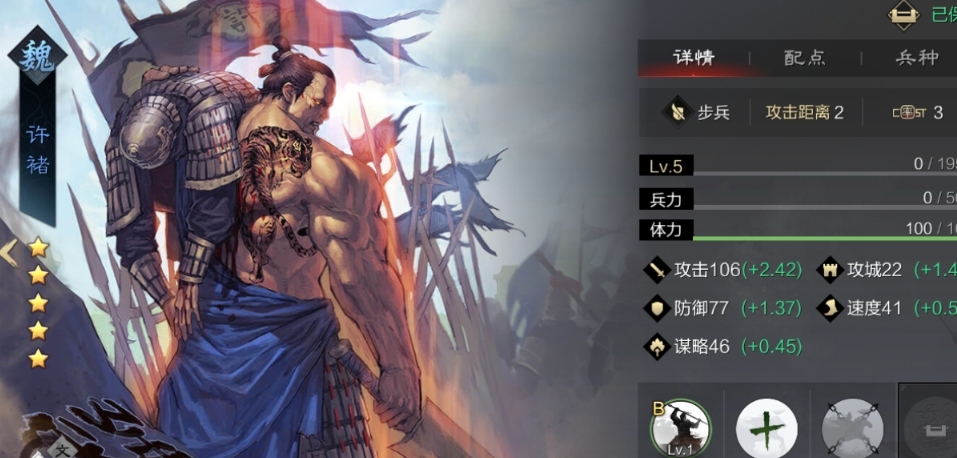Select the chained locked skill slot
This screenshot has height=458, width=957.
tap(852, 429)
